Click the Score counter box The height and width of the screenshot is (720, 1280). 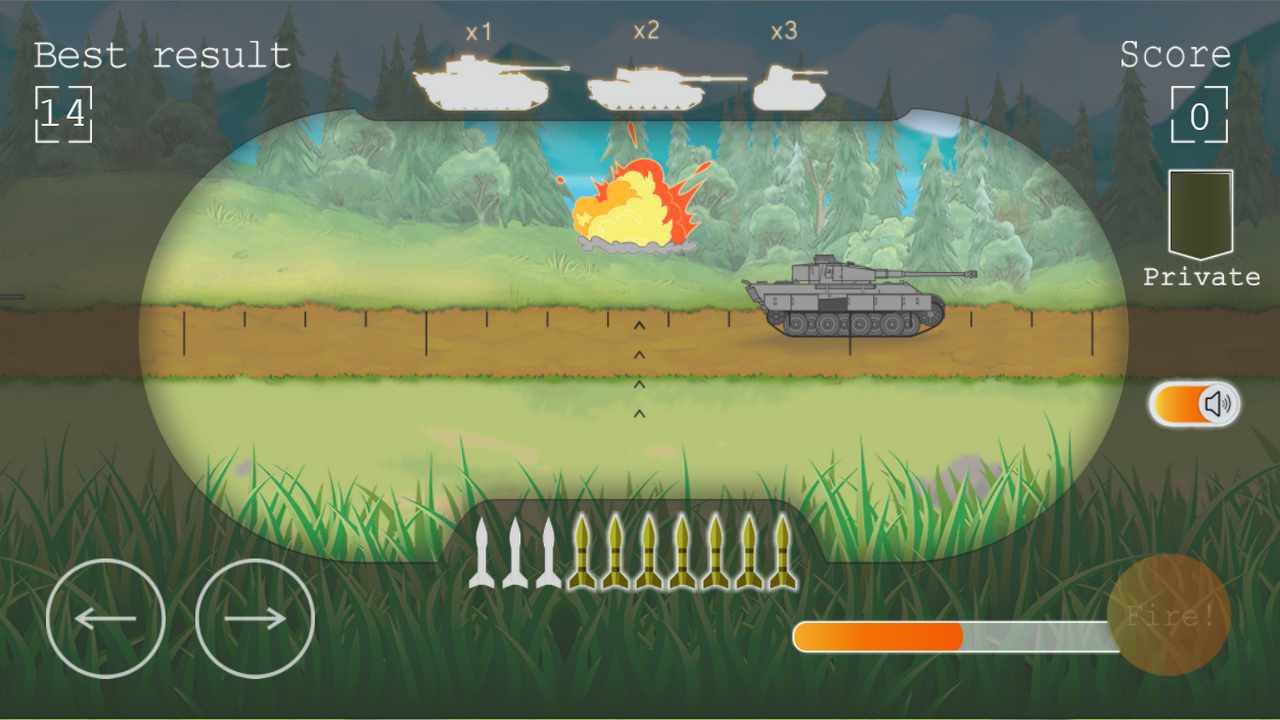pyautogui.click(x=1200, y=113)
